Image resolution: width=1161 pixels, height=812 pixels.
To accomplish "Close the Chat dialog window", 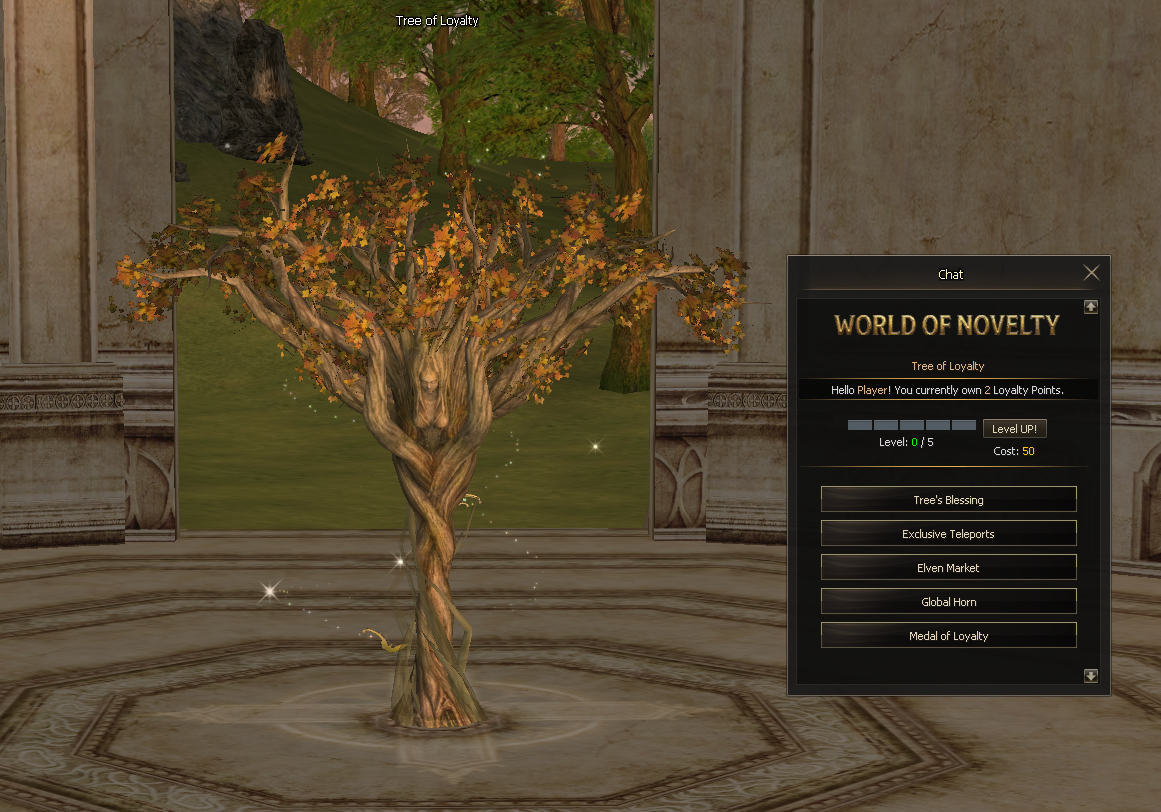I will click(1091, 273).
